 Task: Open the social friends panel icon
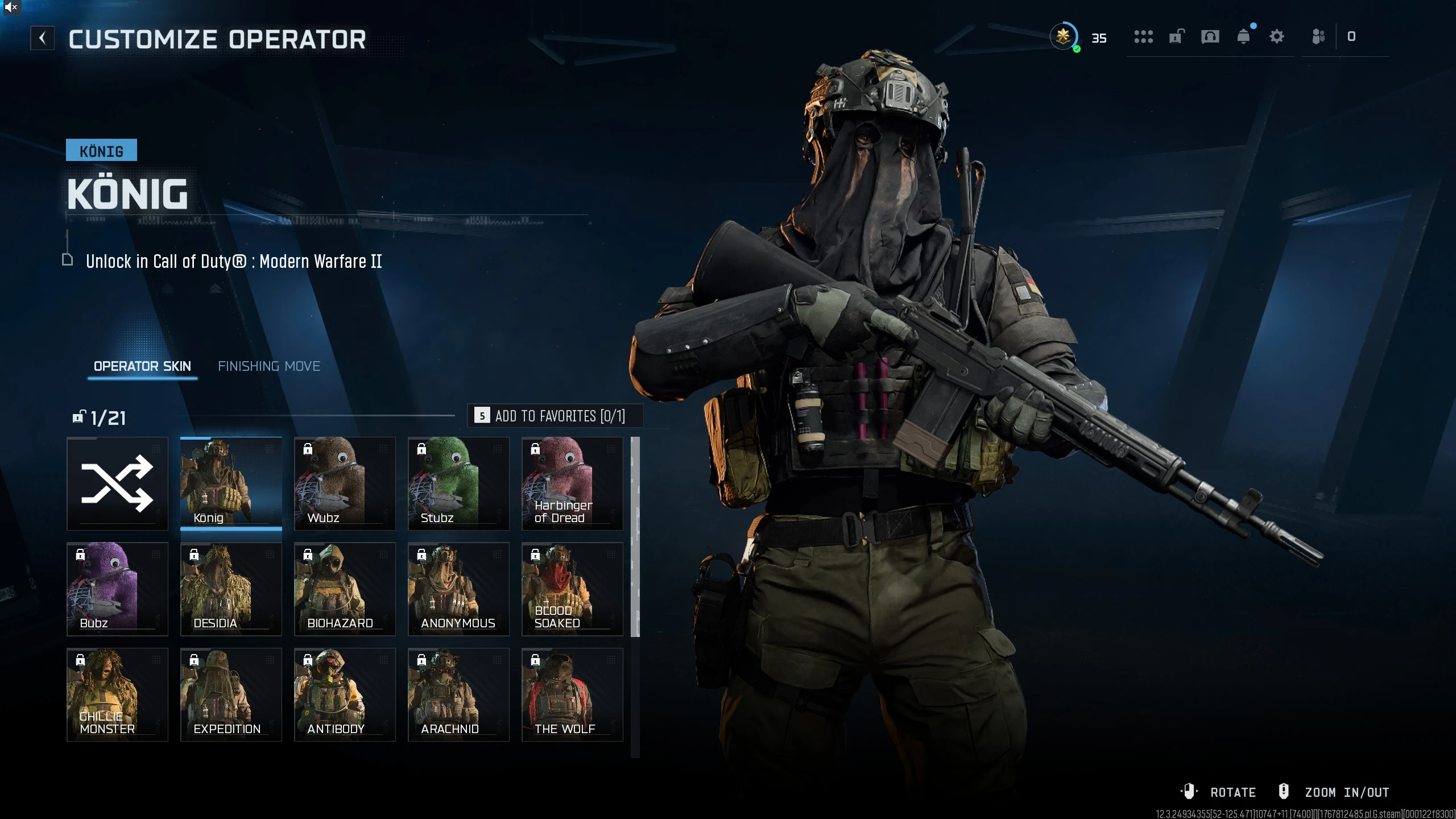point(1318,36)
